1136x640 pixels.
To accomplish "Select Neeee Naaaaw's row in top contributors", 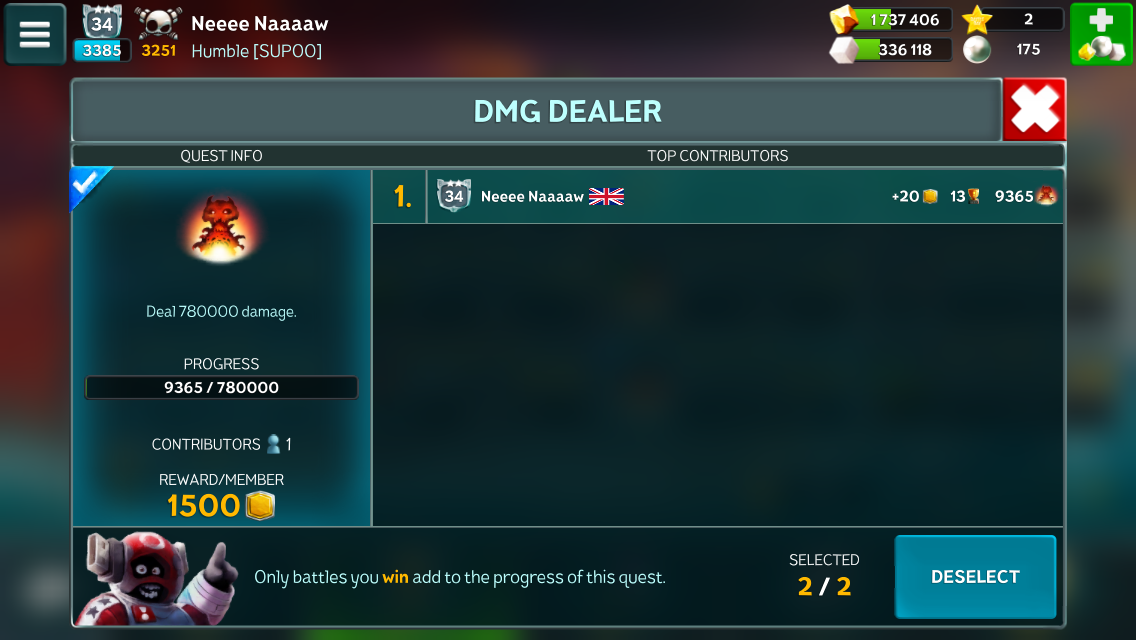I will point(717,196).
